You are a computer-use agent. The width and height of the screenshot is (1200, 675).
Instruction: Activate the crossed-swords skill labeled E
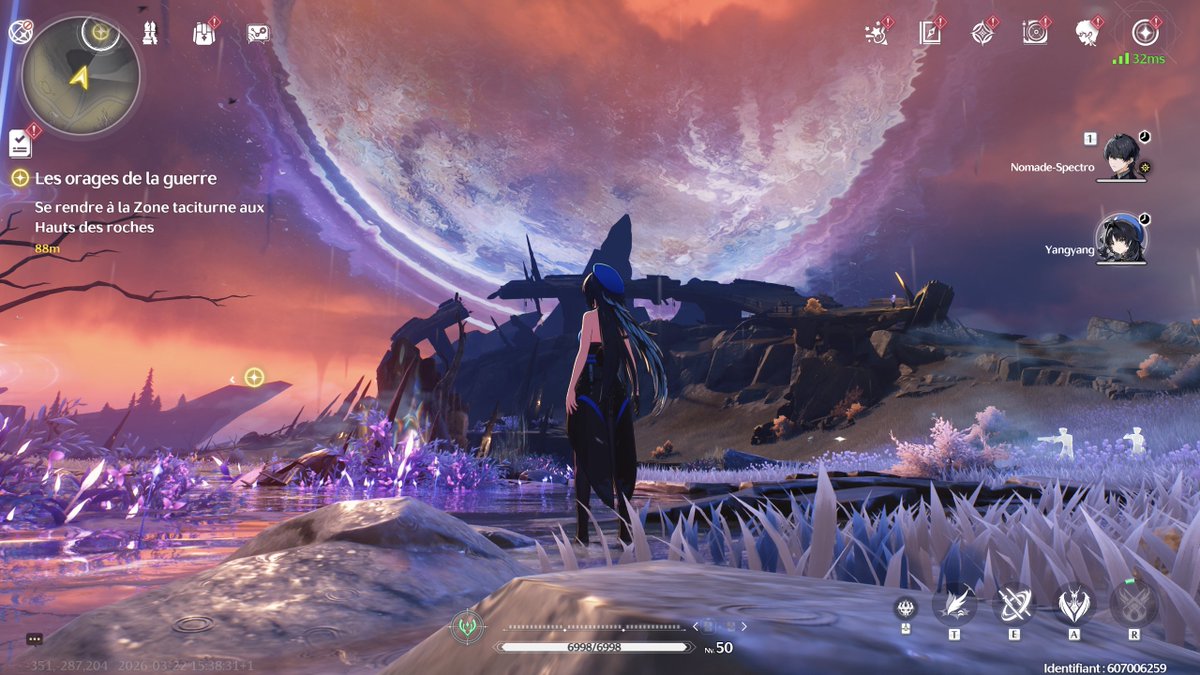click(1014, 603)
